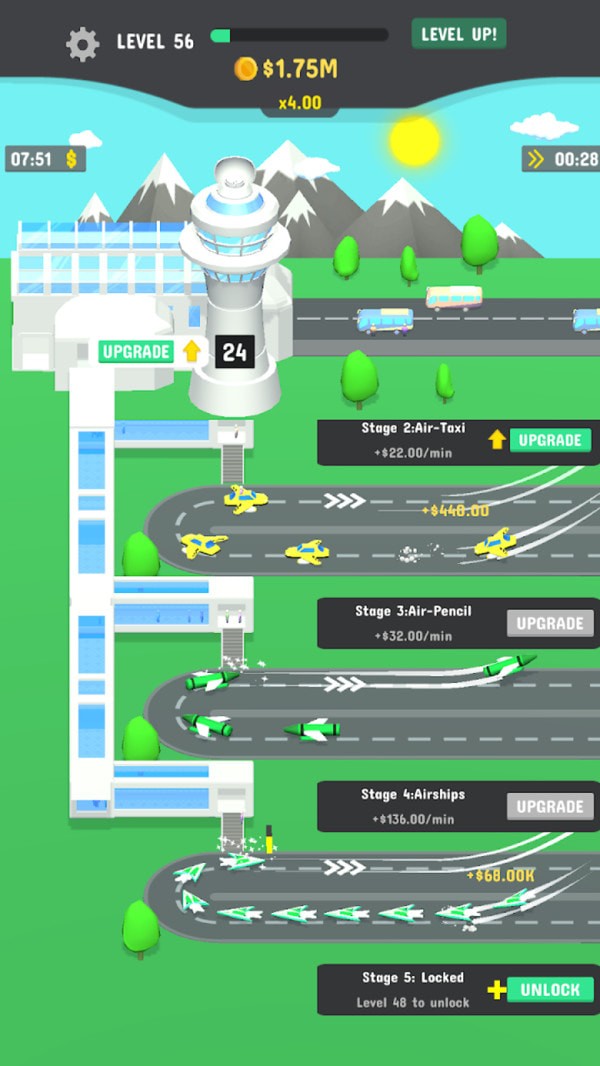Upgrade Stage 4 Airships runway
Viewport: 600px width, 1066px height.
tap(550, 806)
